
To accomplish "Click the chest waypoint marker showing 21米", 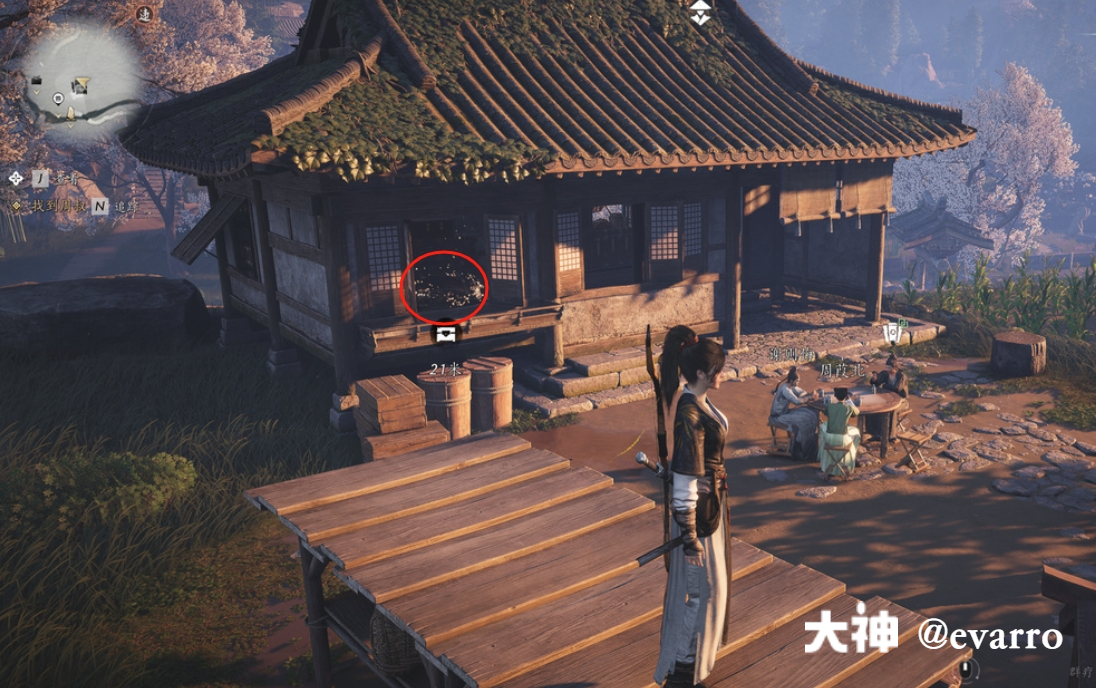I will tap(445, 329).
